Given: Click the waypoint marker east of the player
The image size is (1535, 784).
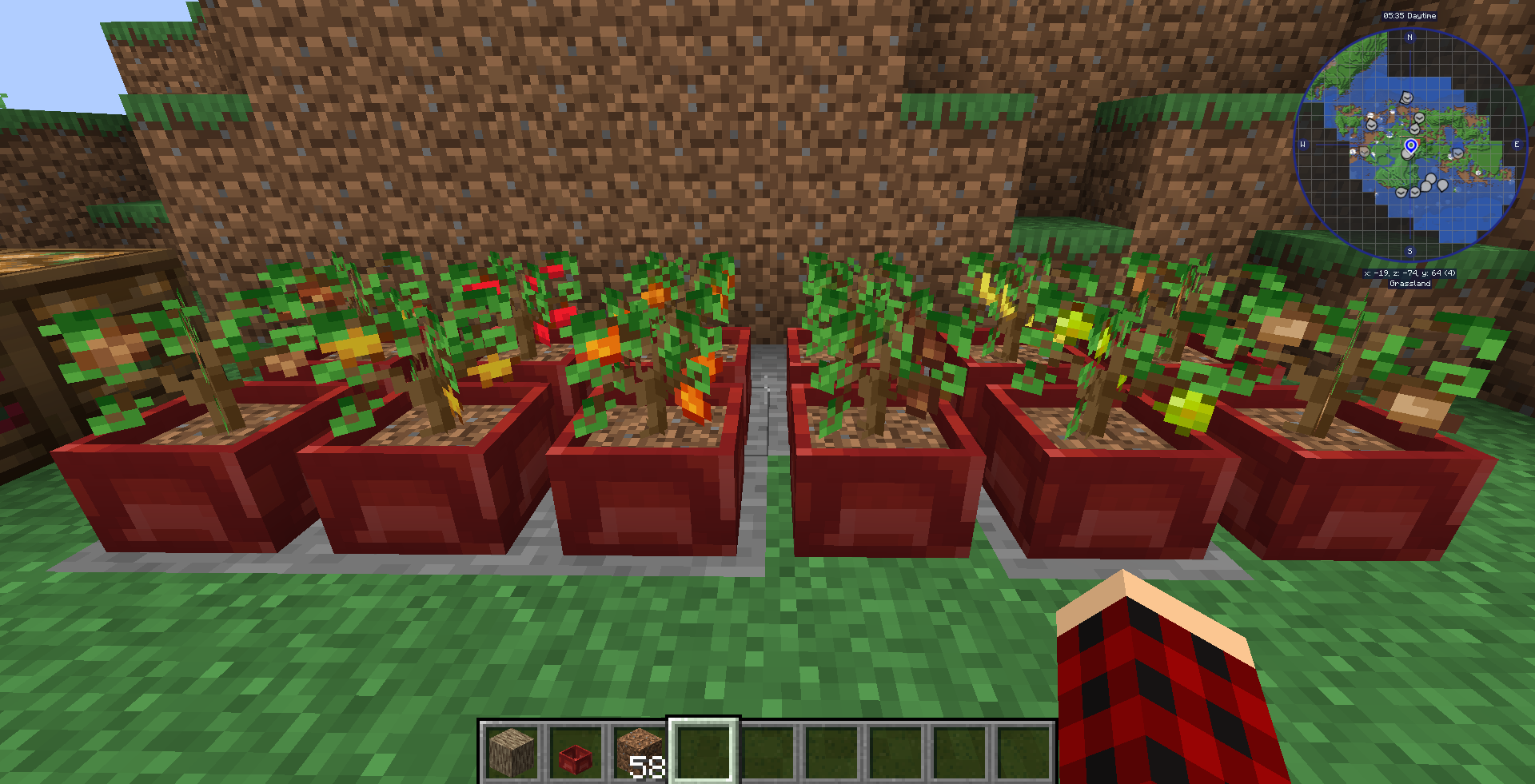Looking at the screenshot, I should click(1458, 154).
